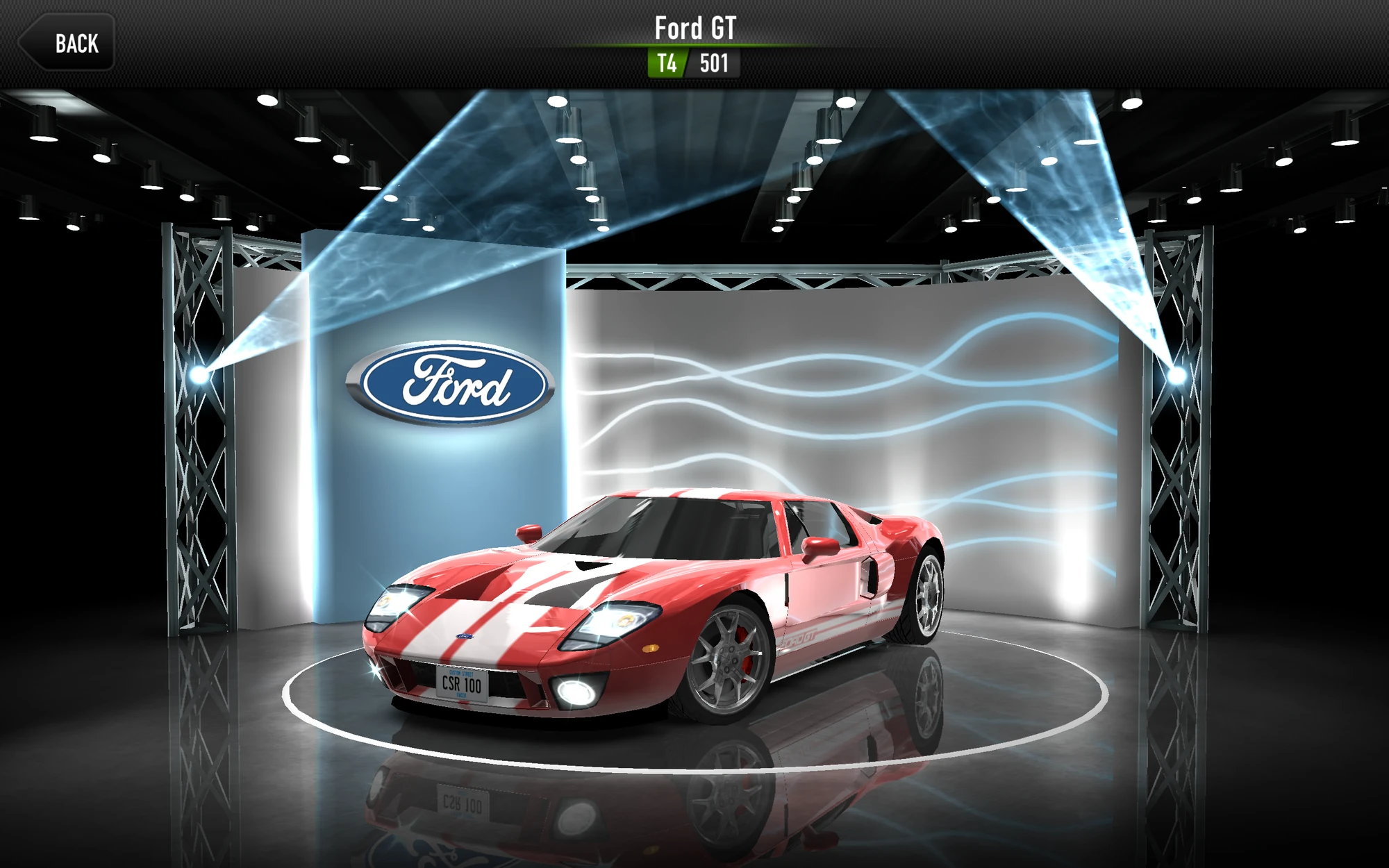Click the 501 performance rating value

coord(714,64)
